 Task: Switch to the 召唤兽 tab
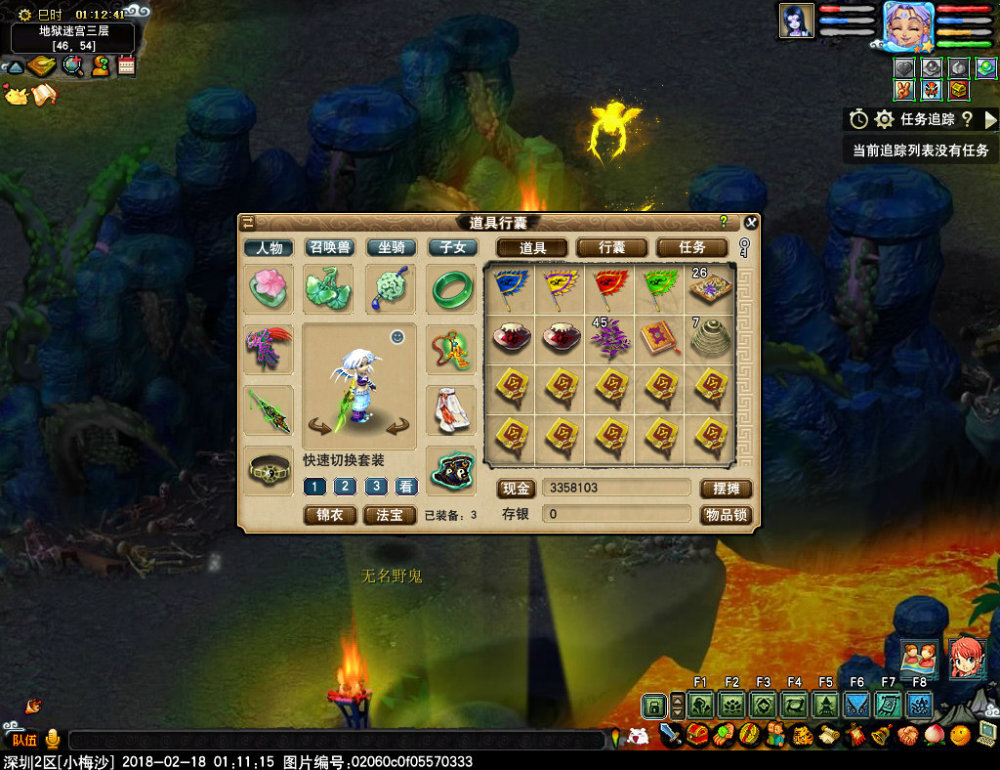point(329,247)
